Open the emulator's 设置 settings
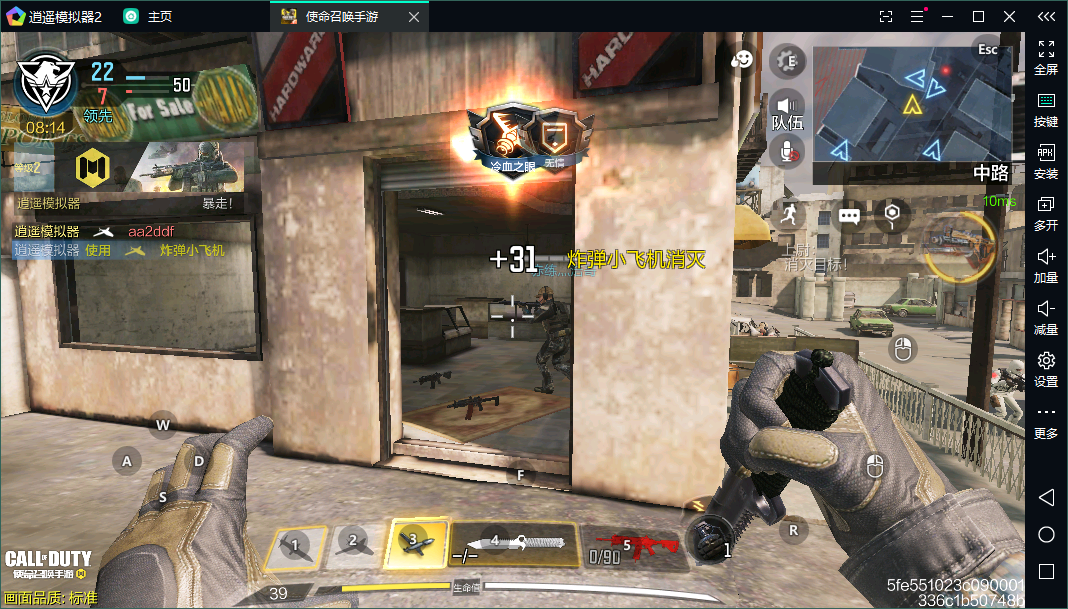This screenshot has height=609, width=1068. point(1046,368)
